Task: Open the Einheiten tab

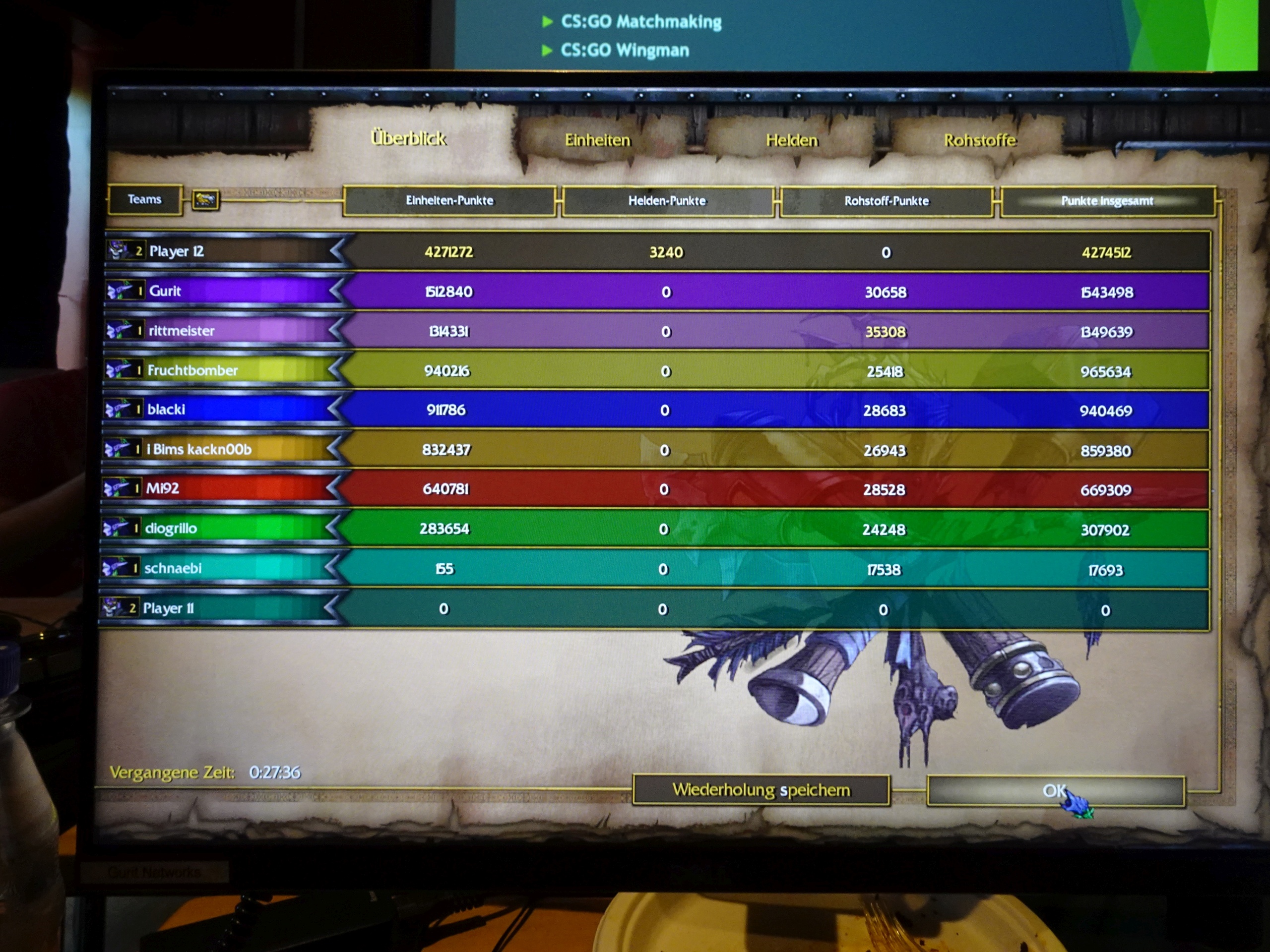Action: (x=597, y=140)
